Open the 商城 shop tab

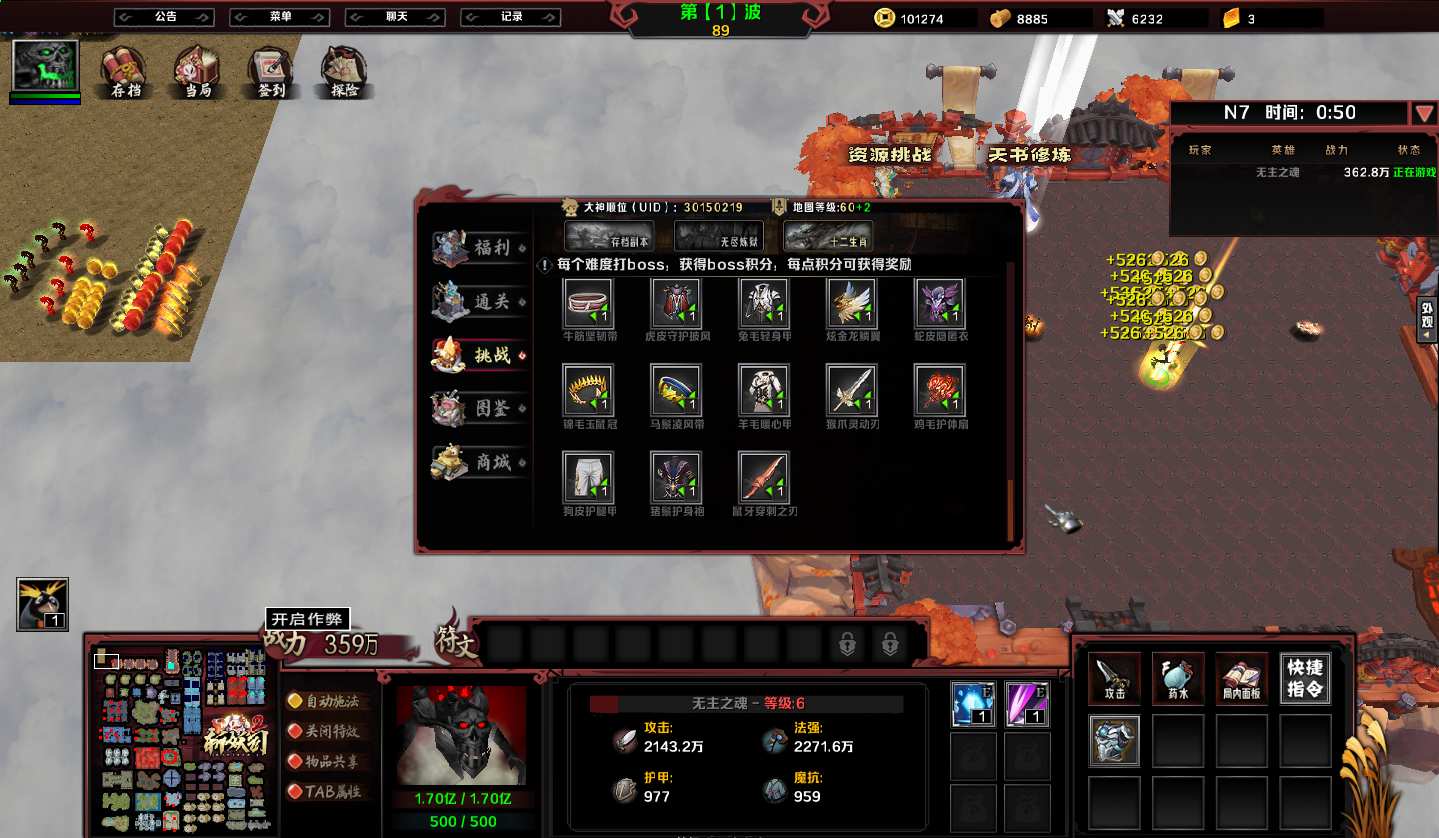click(481, 462)
